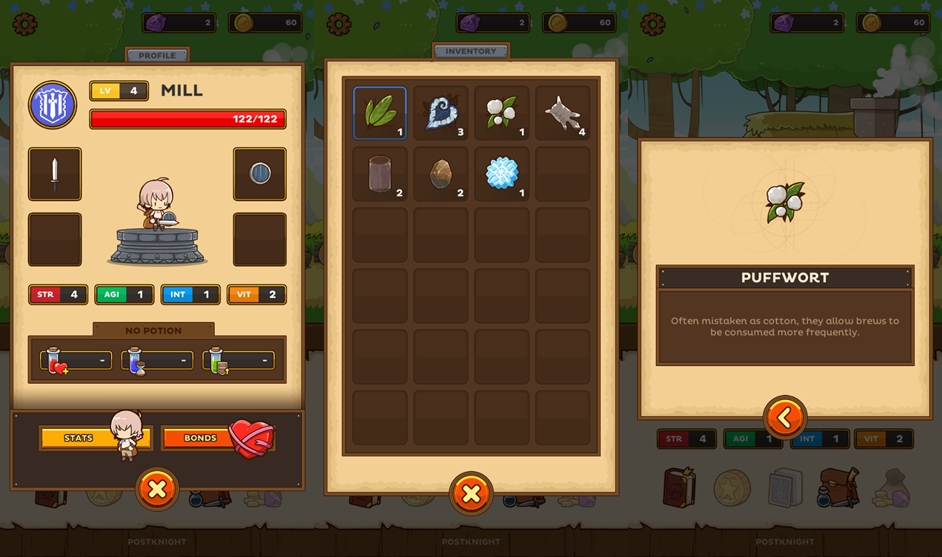Choose the red health potion slot
Viewport: 942px width, 557px height.
point(76,360)
